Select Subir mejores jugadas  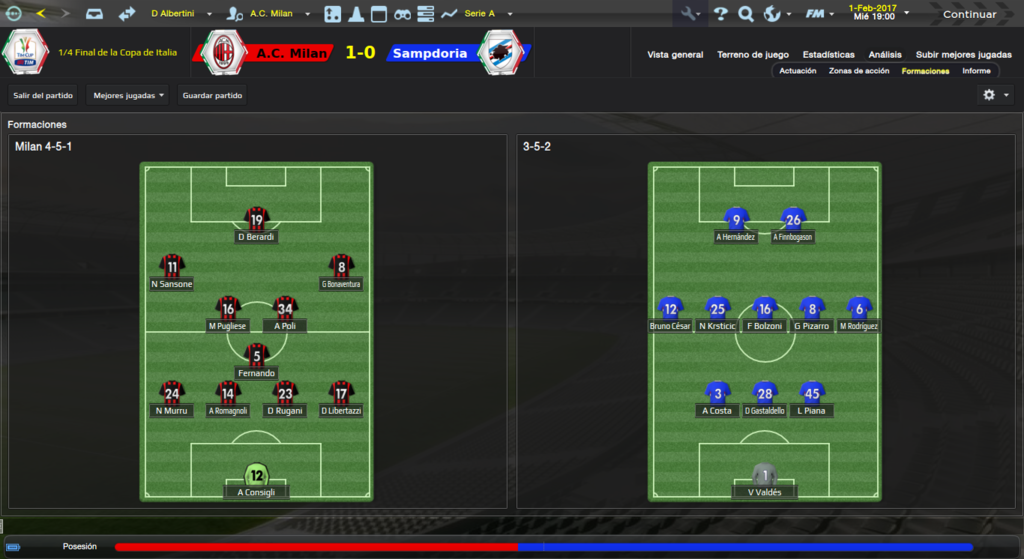pos(956,55)
